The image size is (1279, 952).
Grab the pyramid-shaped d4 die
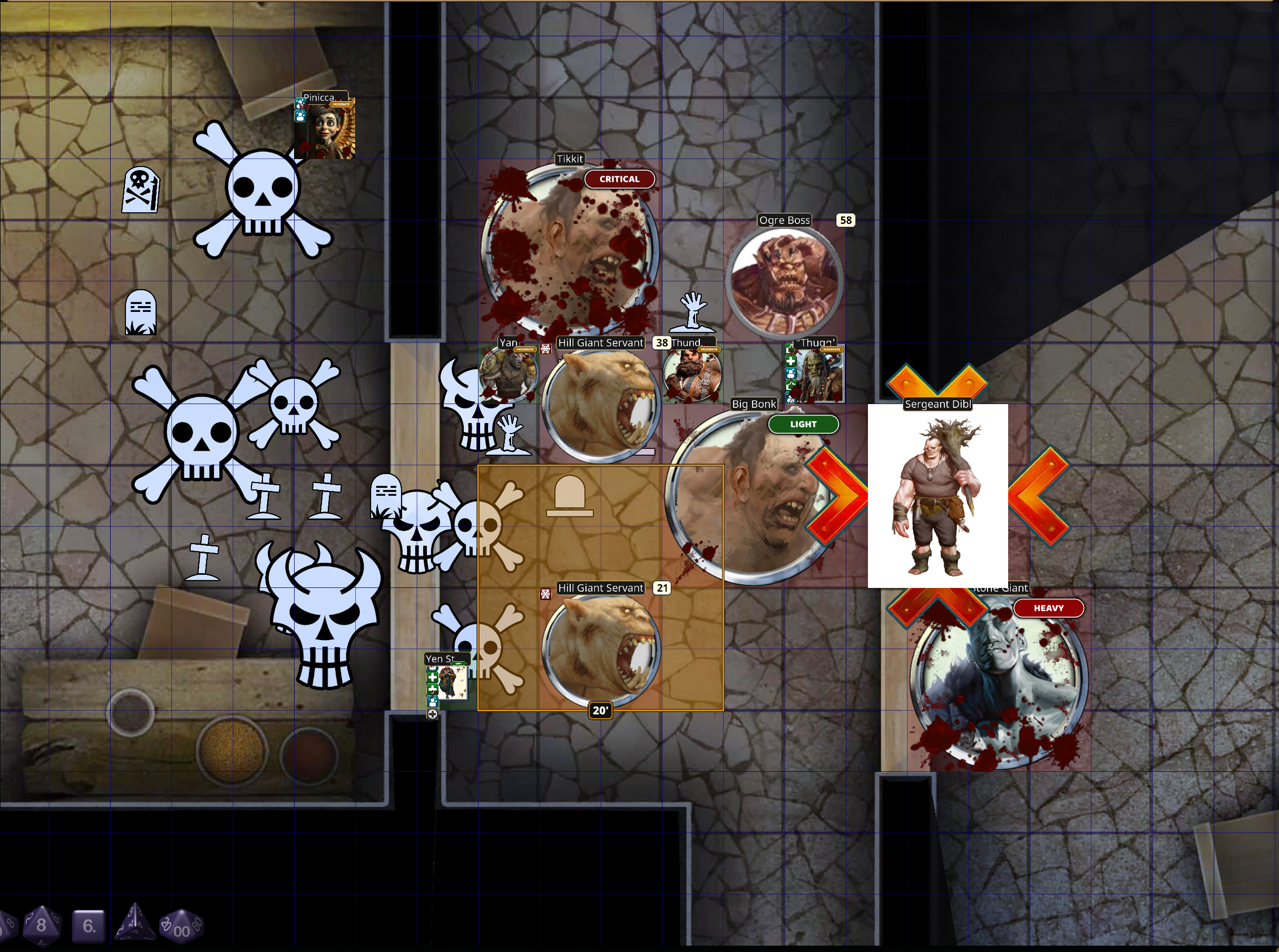[x=135, y=922]
